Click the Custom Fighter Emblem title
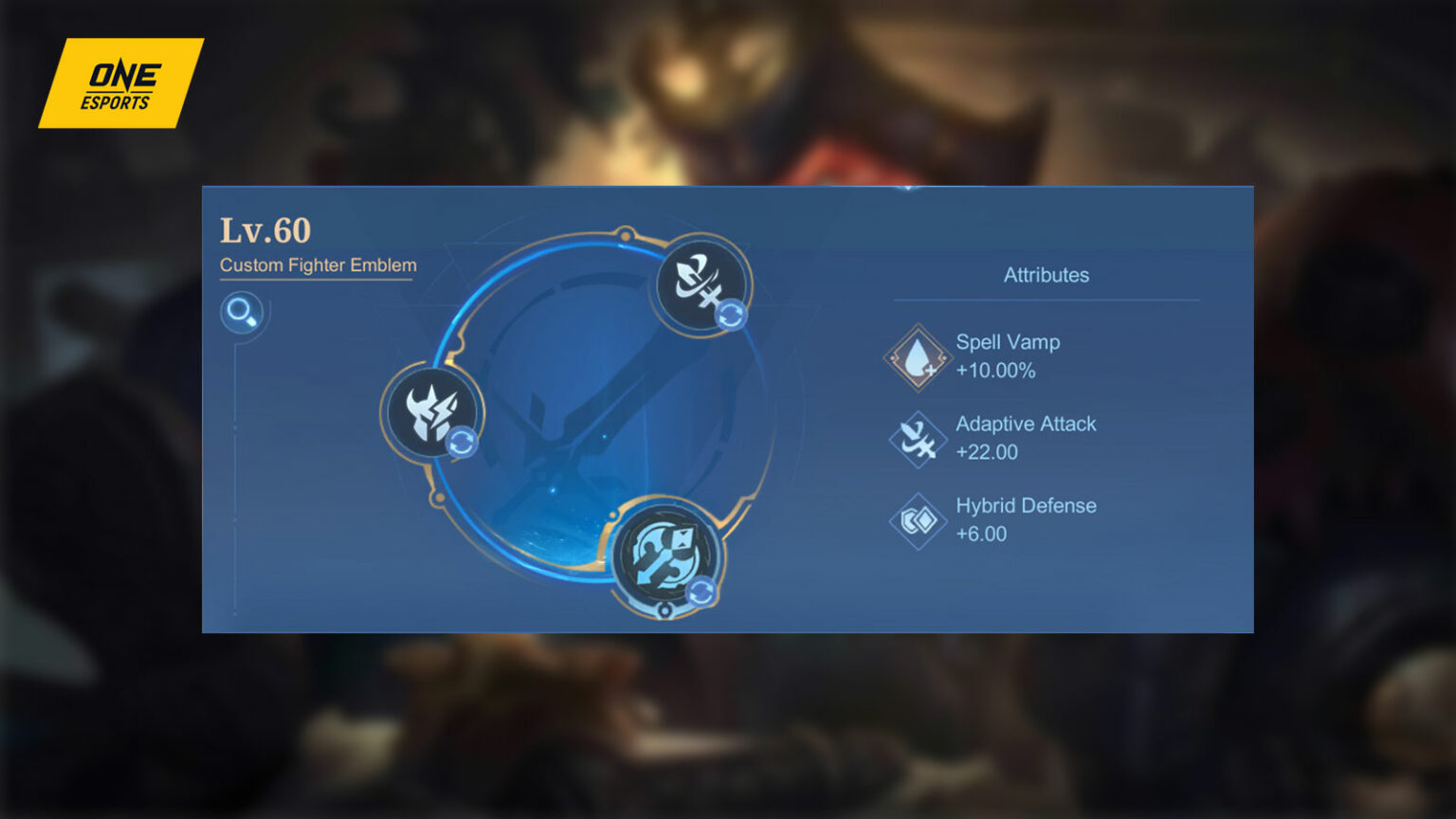The image size is (1456, 819). [317, 266]
